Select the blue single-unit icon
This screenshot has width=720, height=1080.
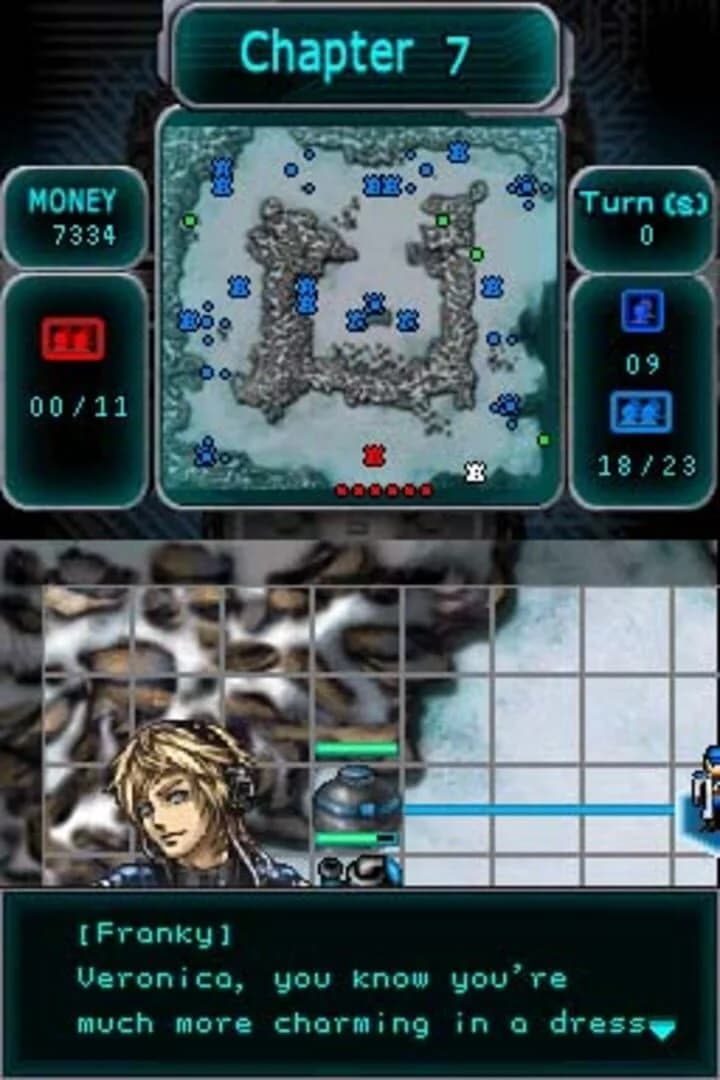[641, 311]
